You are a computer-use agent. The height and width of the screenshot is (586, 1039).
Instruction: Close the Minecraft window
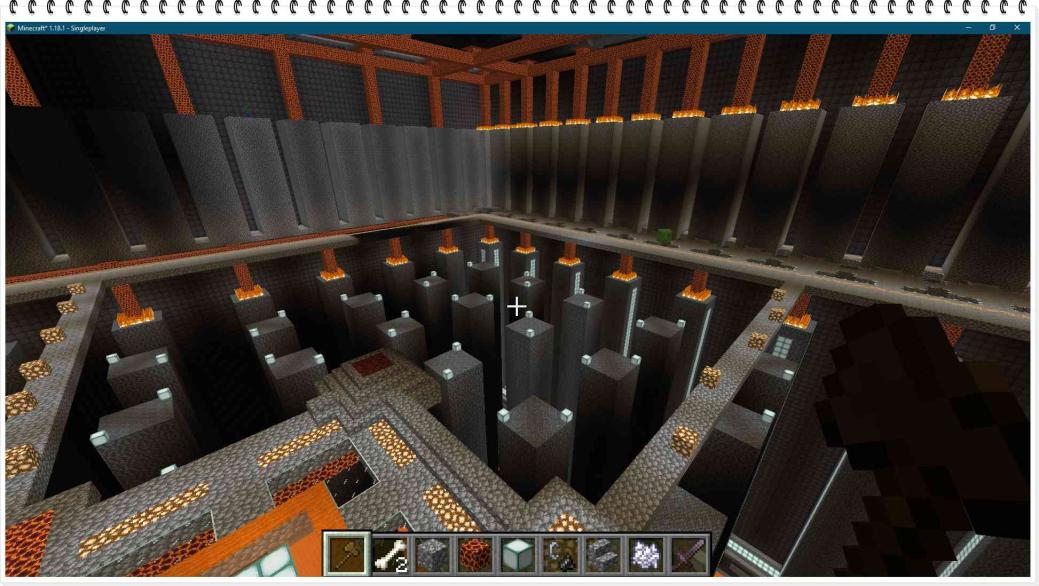pyautogui.click(x=1017, y=27)
